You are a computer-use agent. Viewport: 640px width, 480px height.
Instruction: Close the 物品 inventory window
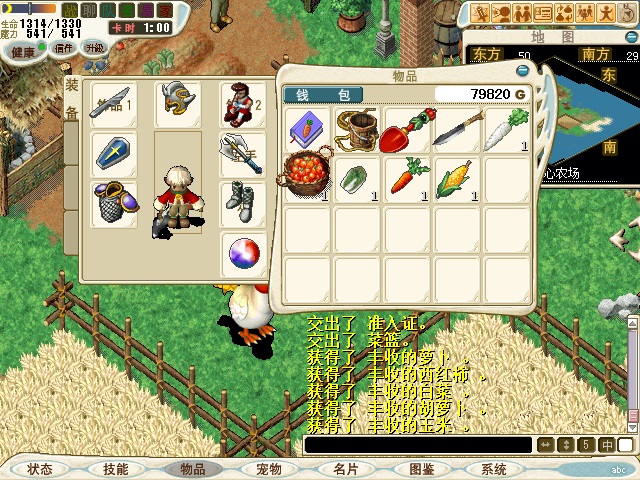(x=522, y=72)
